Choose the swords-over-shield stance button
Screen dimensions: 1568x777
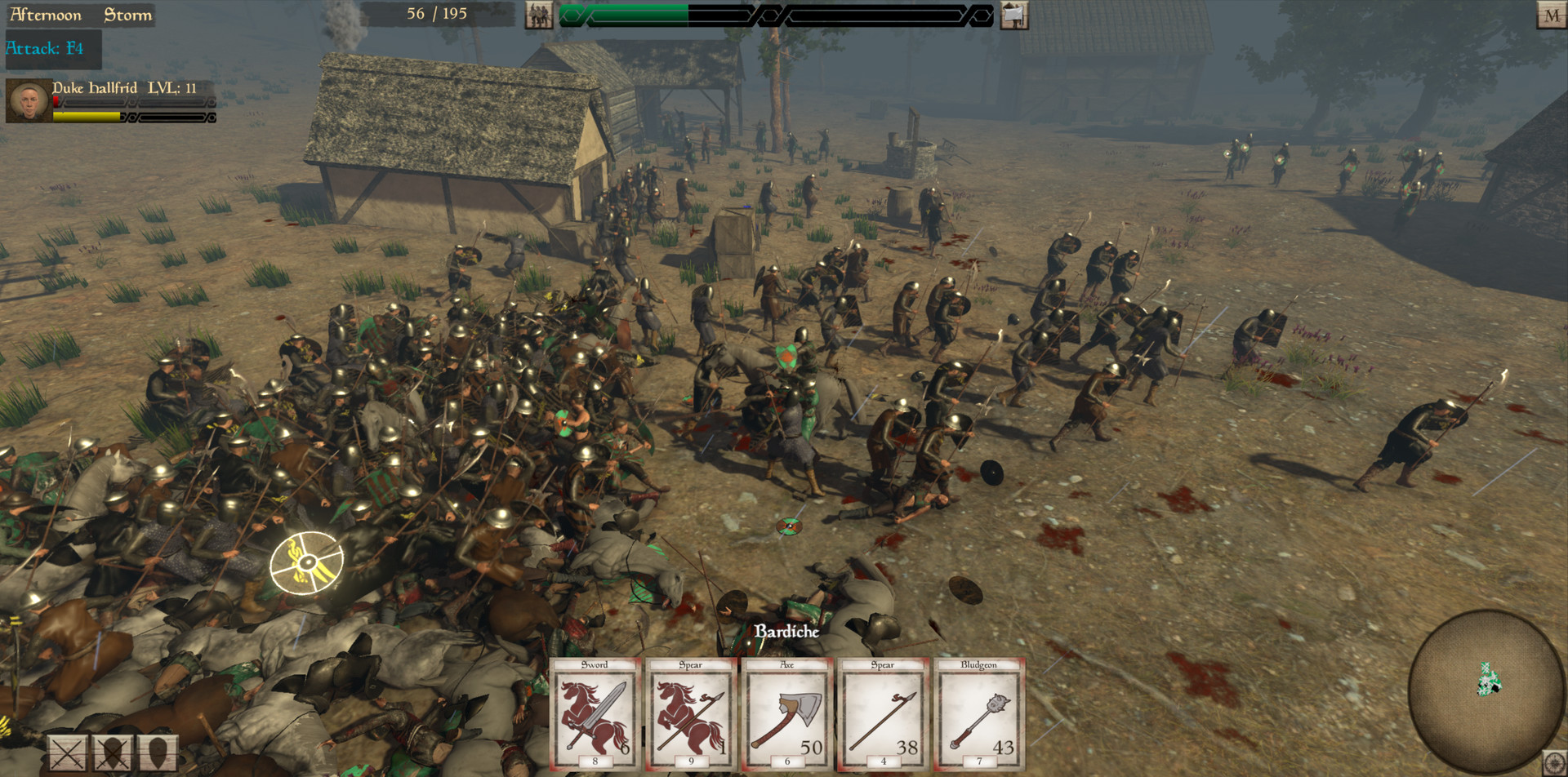pos(113,753)
